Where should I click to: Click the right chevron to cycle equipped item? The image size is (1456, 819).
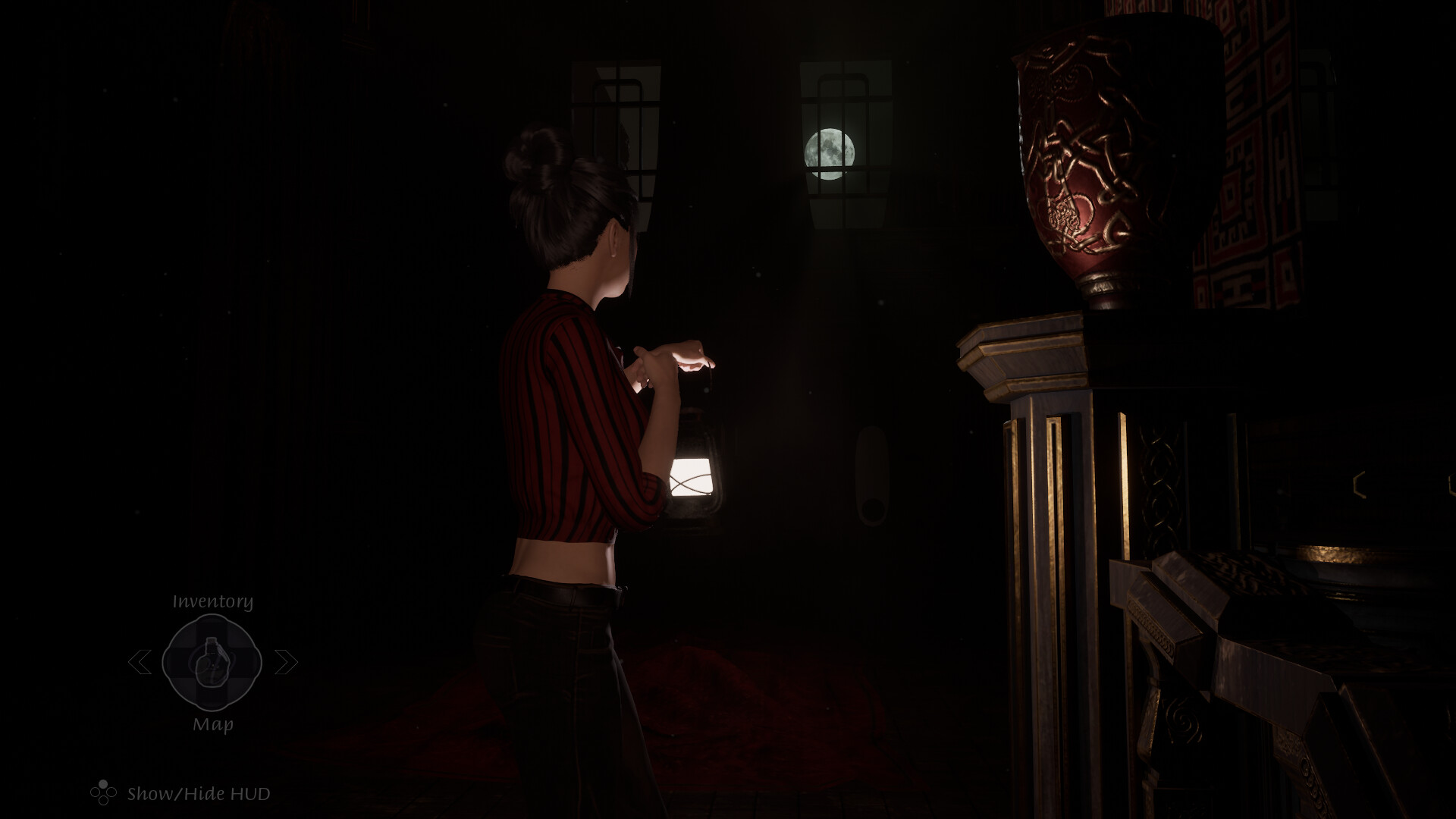click(x=286, y=663)
